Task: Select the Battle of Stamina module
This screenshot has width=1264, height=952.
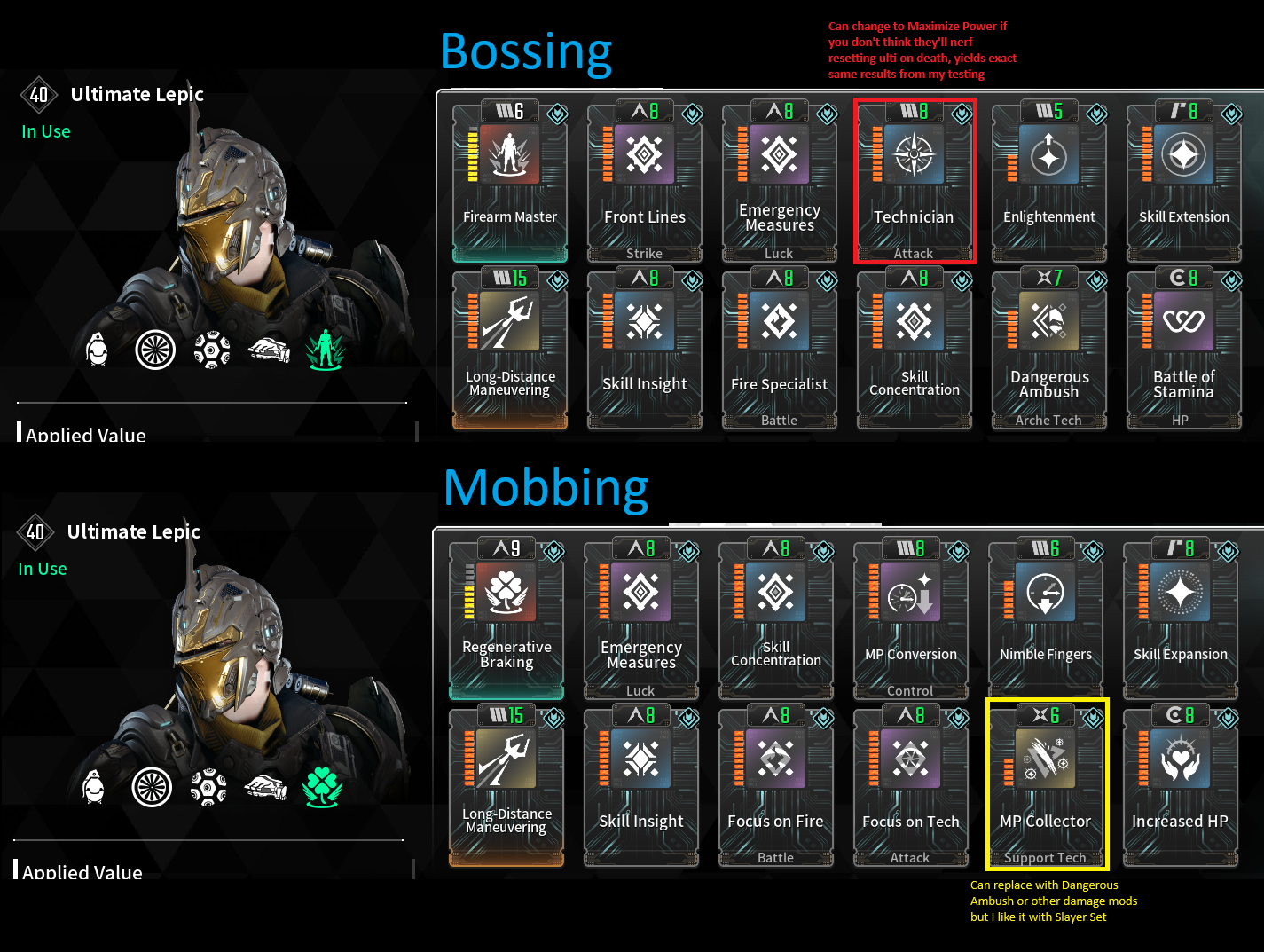Action: 1184,349
